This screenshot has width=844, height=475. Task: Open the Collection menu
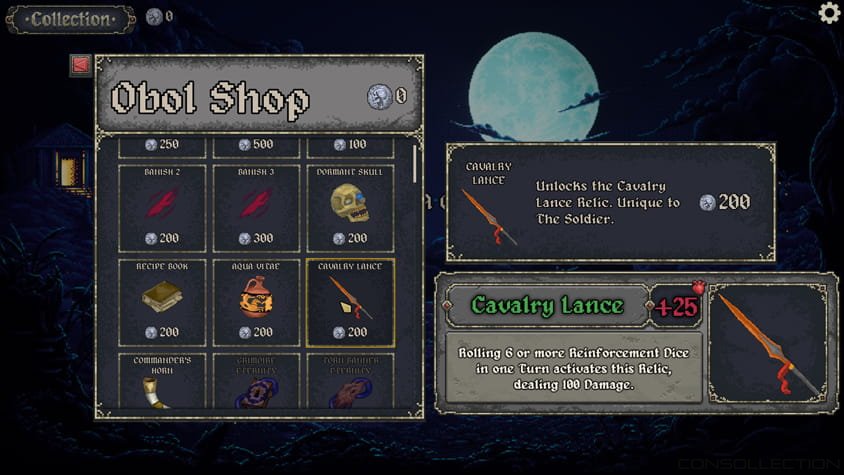coord(70,19)
